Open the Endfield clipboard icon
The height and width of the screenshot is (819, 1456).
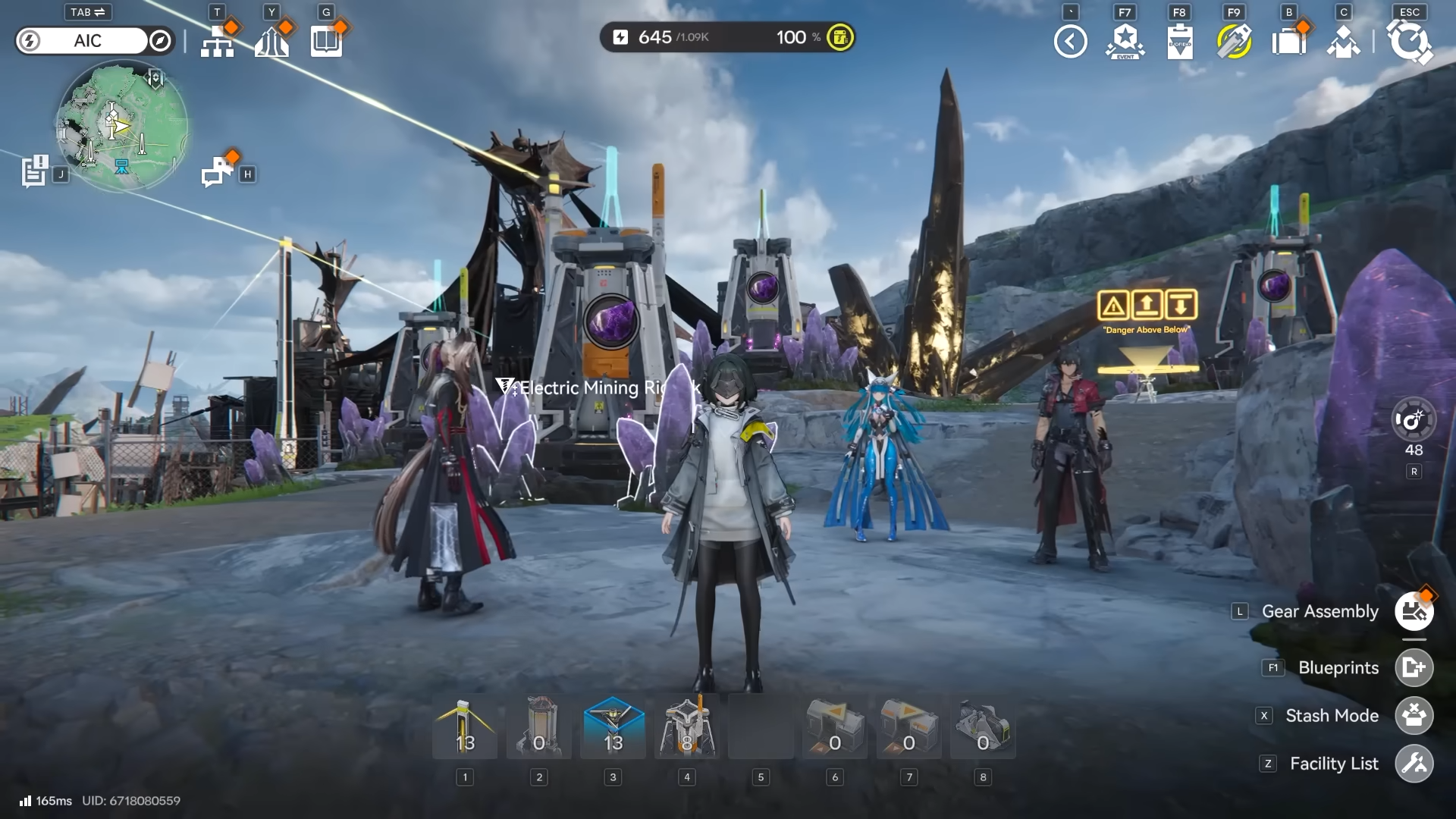click(1180, 42)
